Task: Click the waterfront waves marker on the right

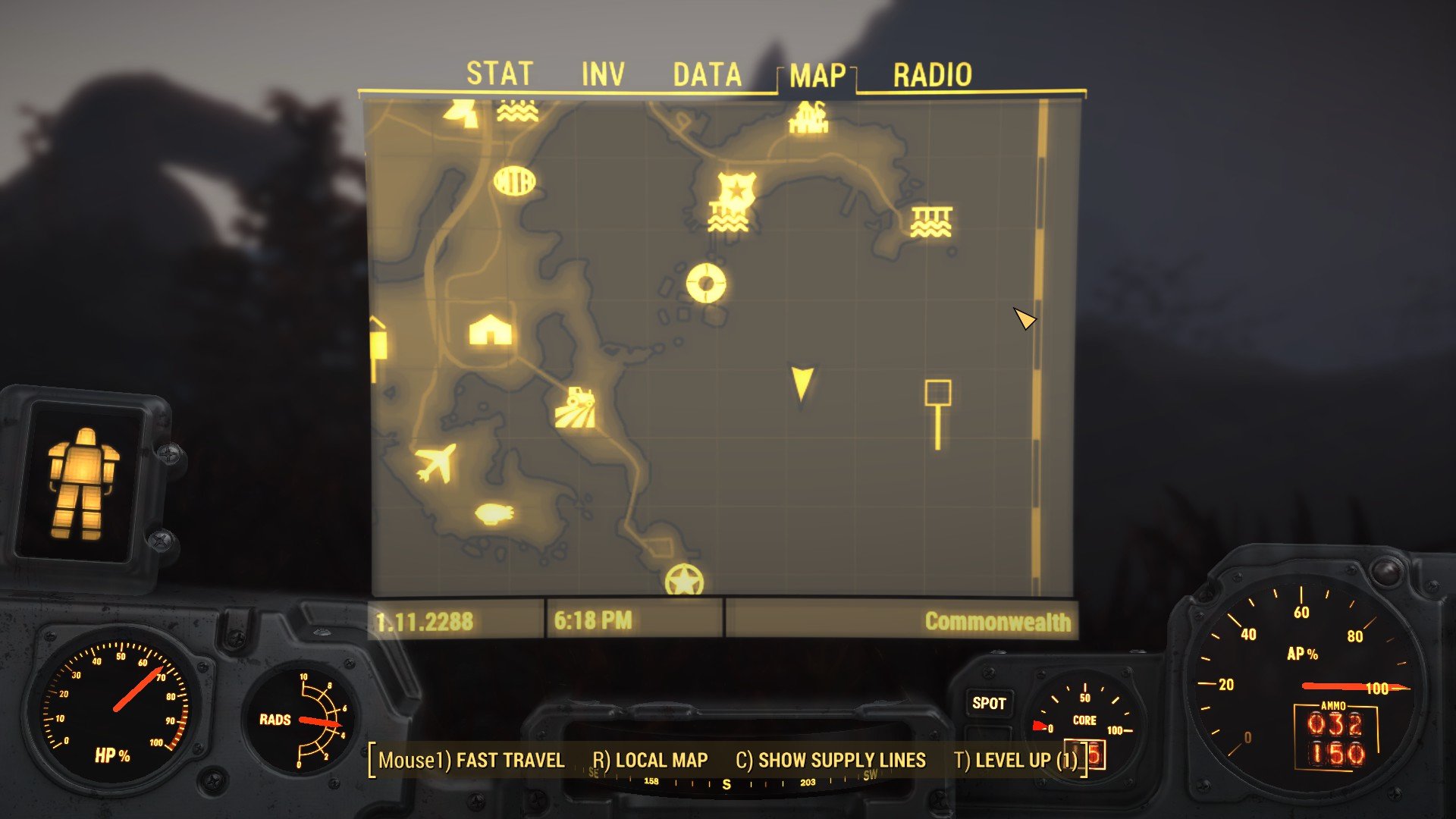Action: (x=931, y=220)
